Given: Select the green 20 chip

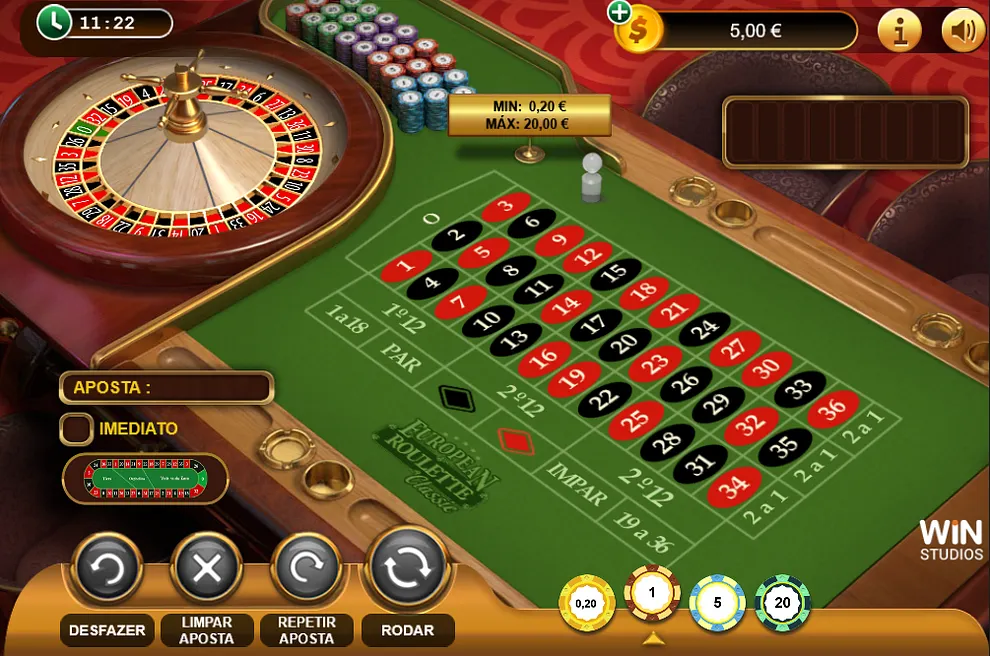Looking at the screenshot, I should 782,603.
